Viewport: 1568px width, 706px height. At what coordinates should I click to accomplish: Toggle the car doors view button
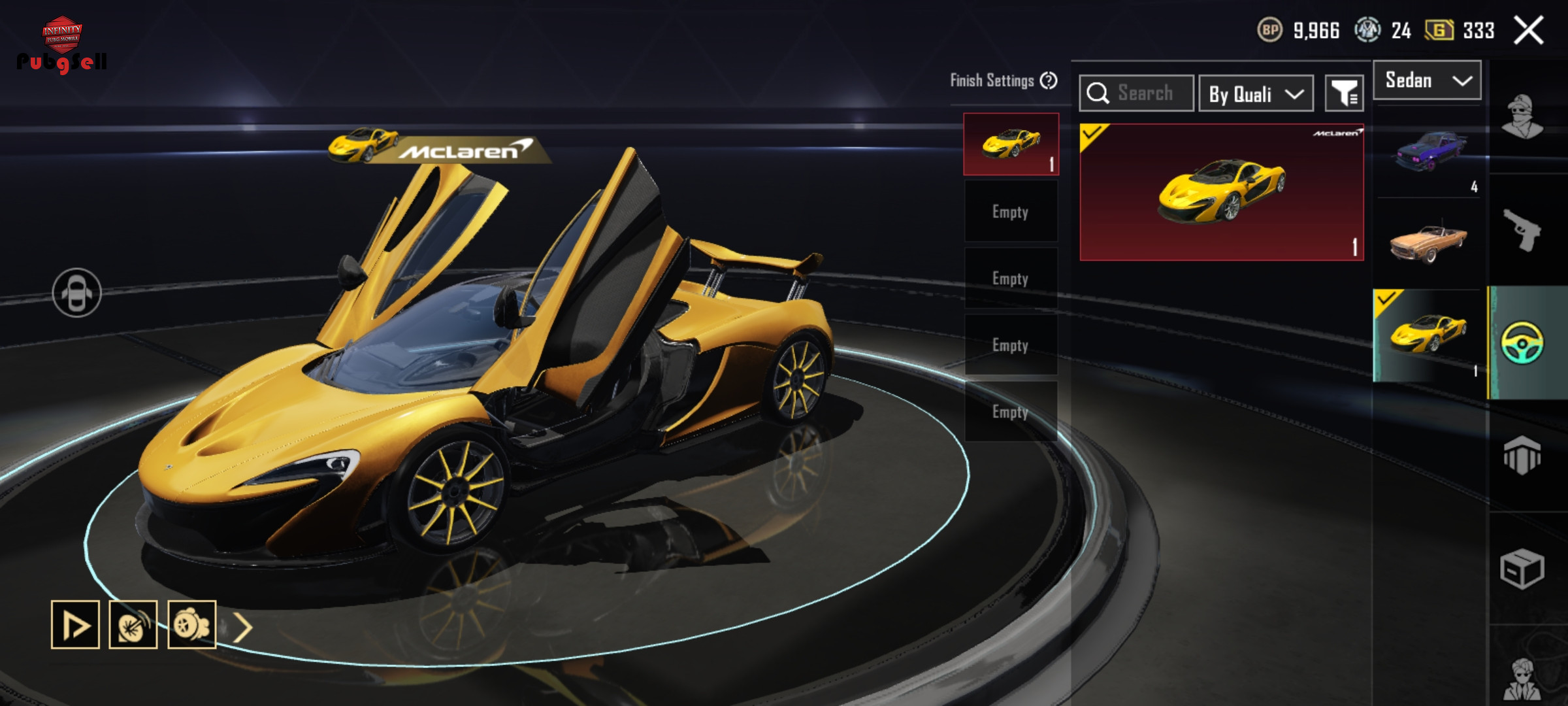point(77,293)
